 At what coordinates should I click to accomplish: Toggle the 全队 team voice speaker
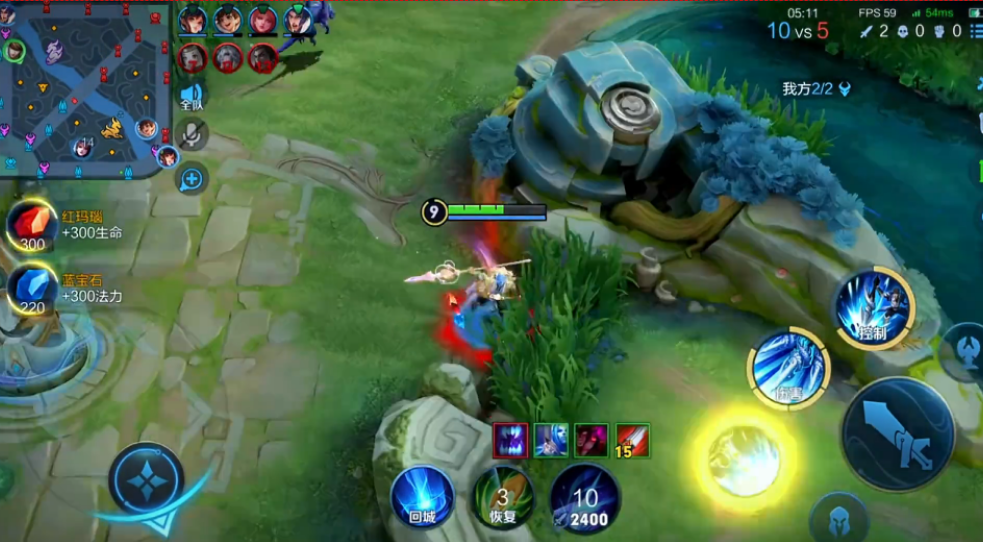(x=191, y=96)
